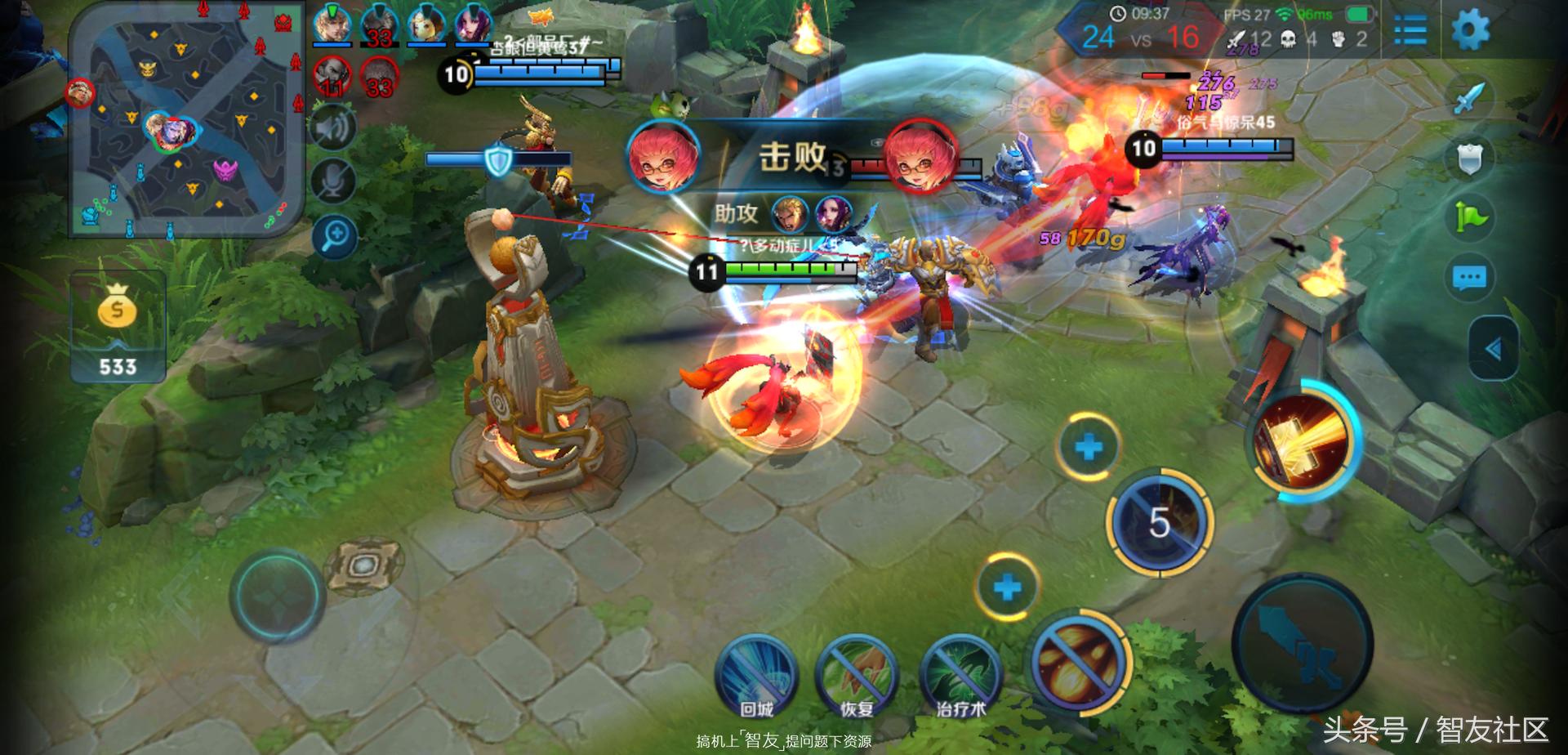This screenshot has height=755, width=1568.
Task: Use the 回城 recall spell
Action: pos(755,677)
